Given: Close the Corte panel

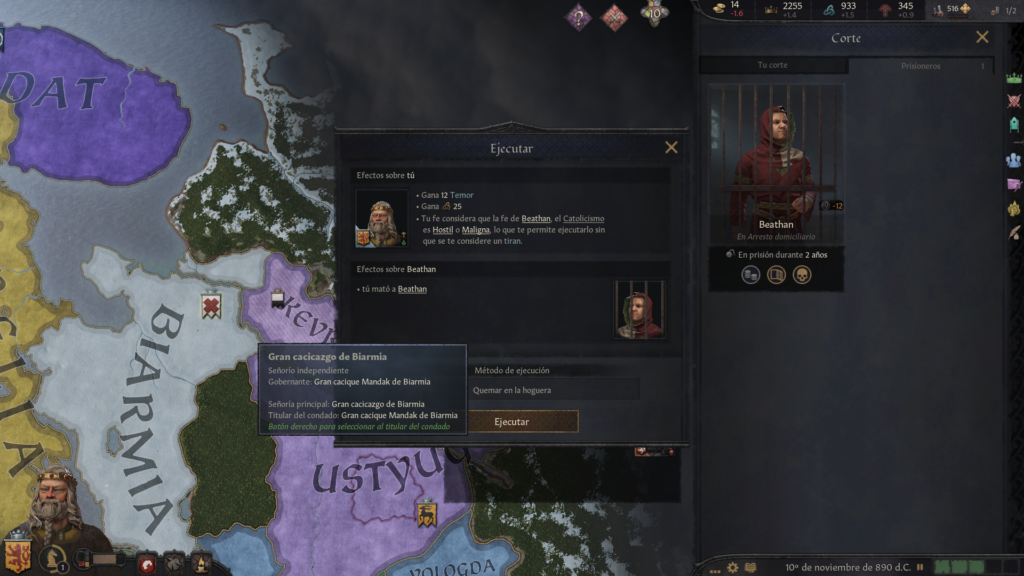Looking at the screenshot, I should (982, 38).
